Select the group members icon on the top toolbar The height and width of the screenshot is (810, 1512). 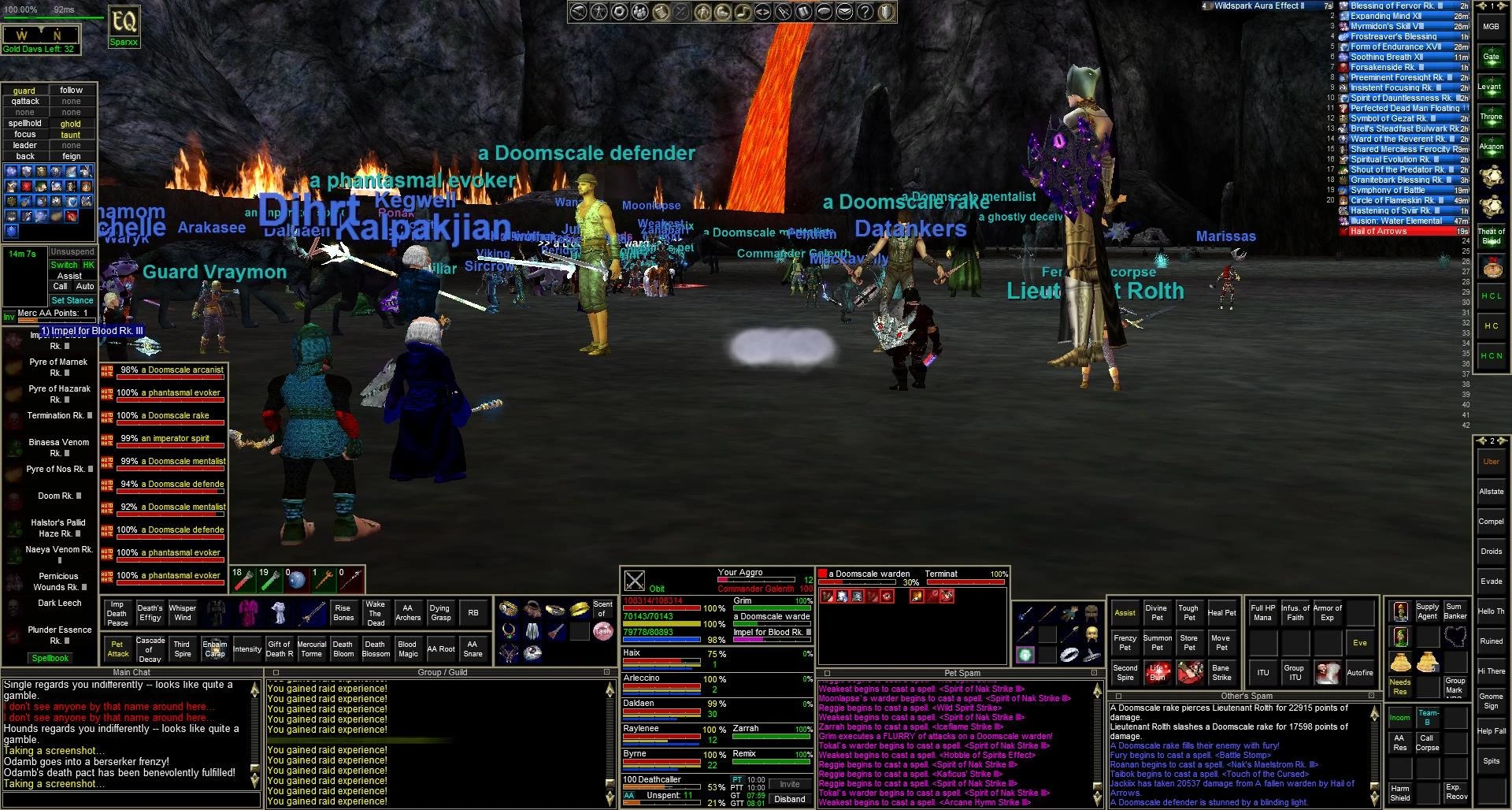pos(642,12)
